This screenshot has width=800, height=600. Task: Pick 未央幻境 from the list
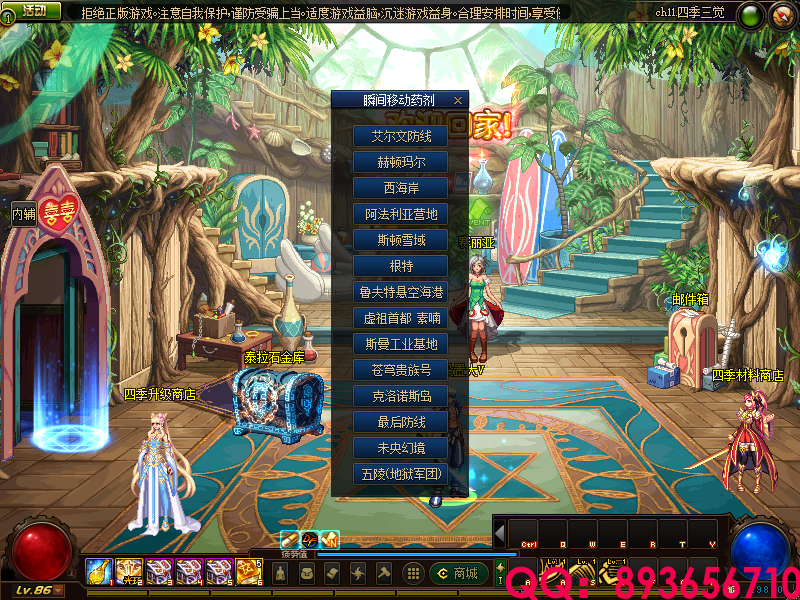pyautogui.click(x=400, y=447)
